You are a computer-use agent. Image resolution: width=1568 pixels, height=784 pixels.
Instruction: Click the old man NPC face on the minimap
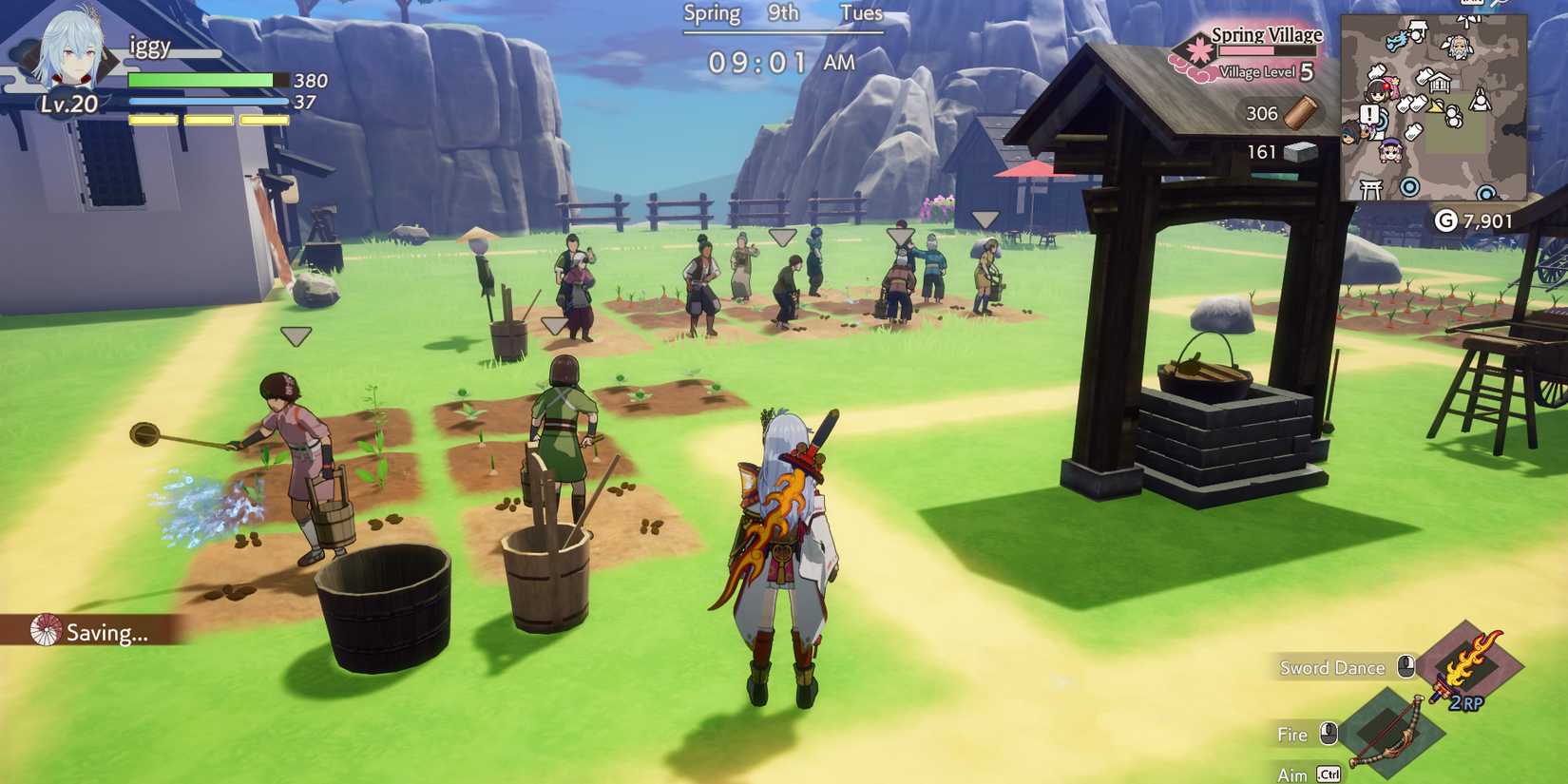coord(1459,48)
